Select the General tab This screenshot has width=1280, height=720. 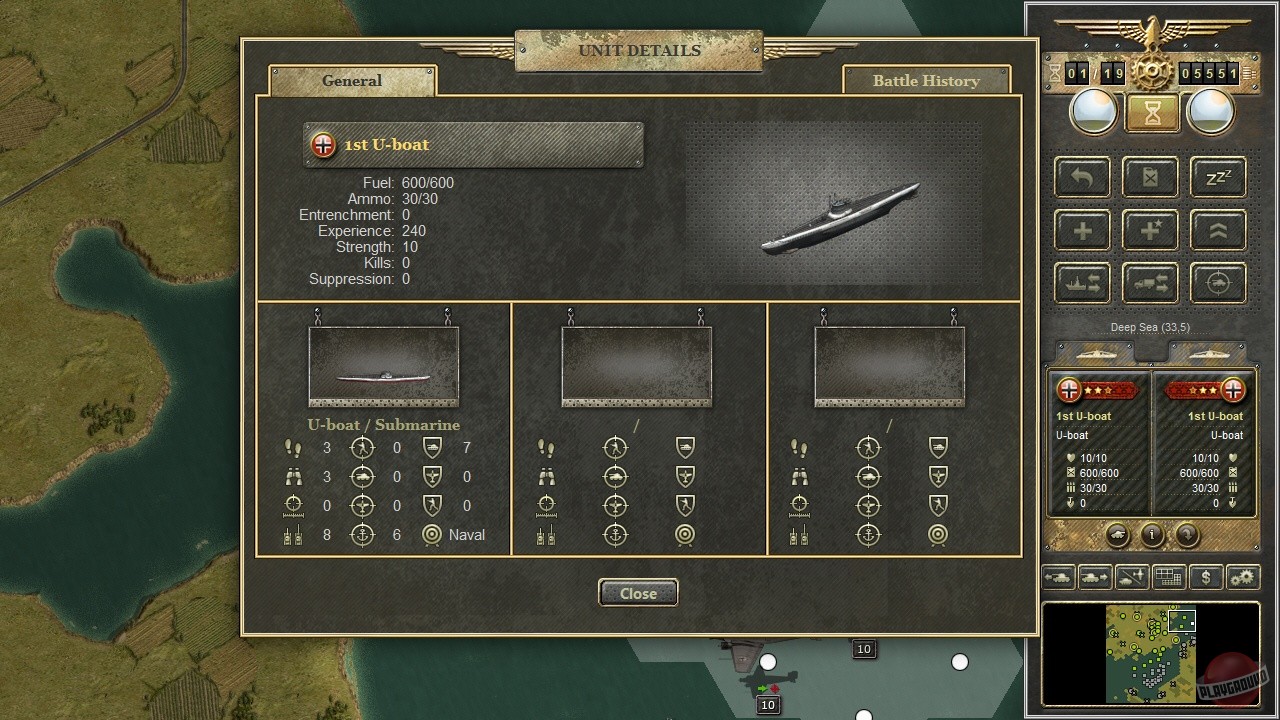click(351, 80)
